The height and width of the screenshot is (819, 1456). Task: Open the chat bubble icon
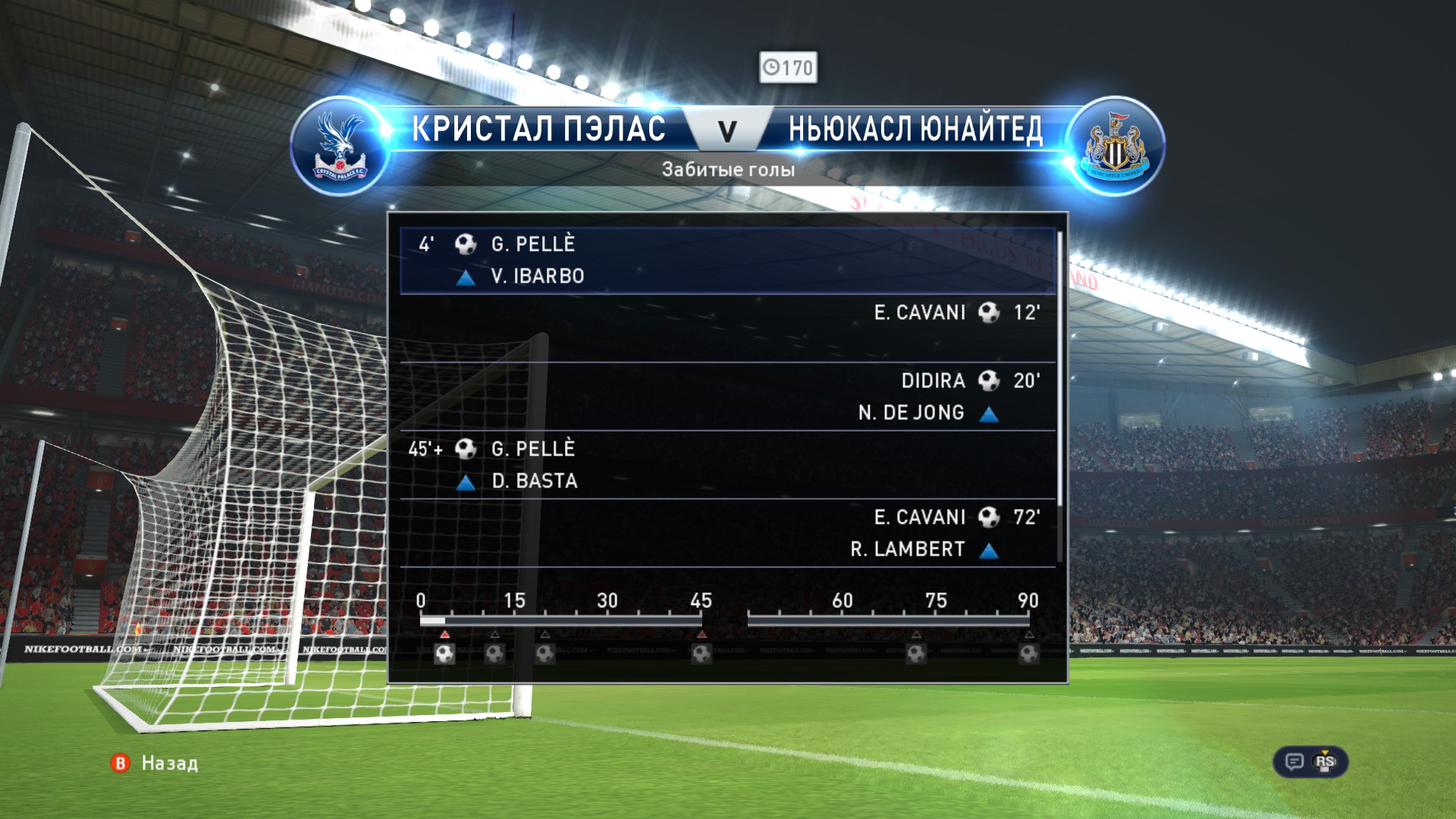pos(1294,761)
